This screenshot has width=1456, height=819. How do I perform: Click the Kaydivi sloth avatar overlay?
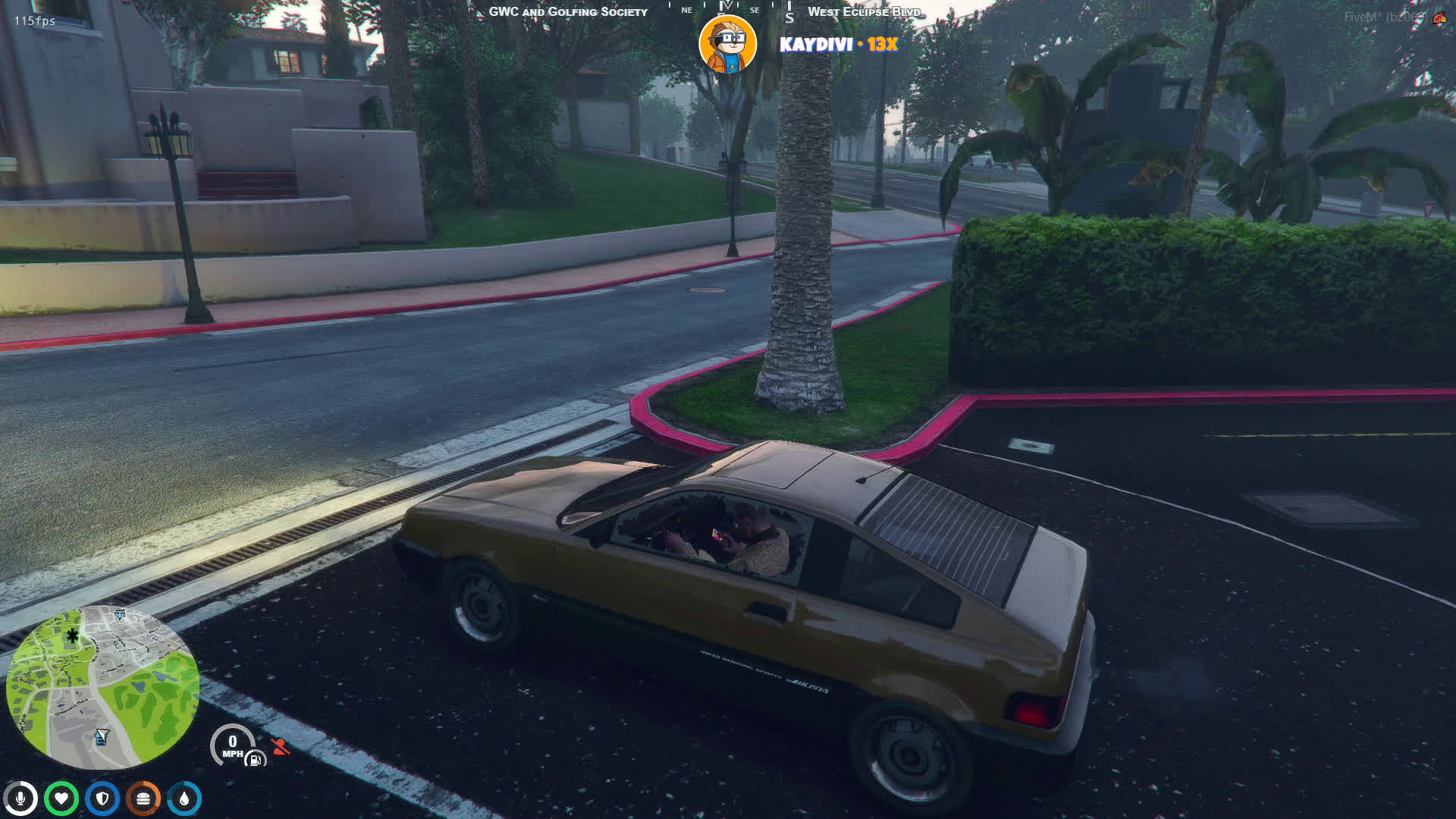tap(727, 44)
